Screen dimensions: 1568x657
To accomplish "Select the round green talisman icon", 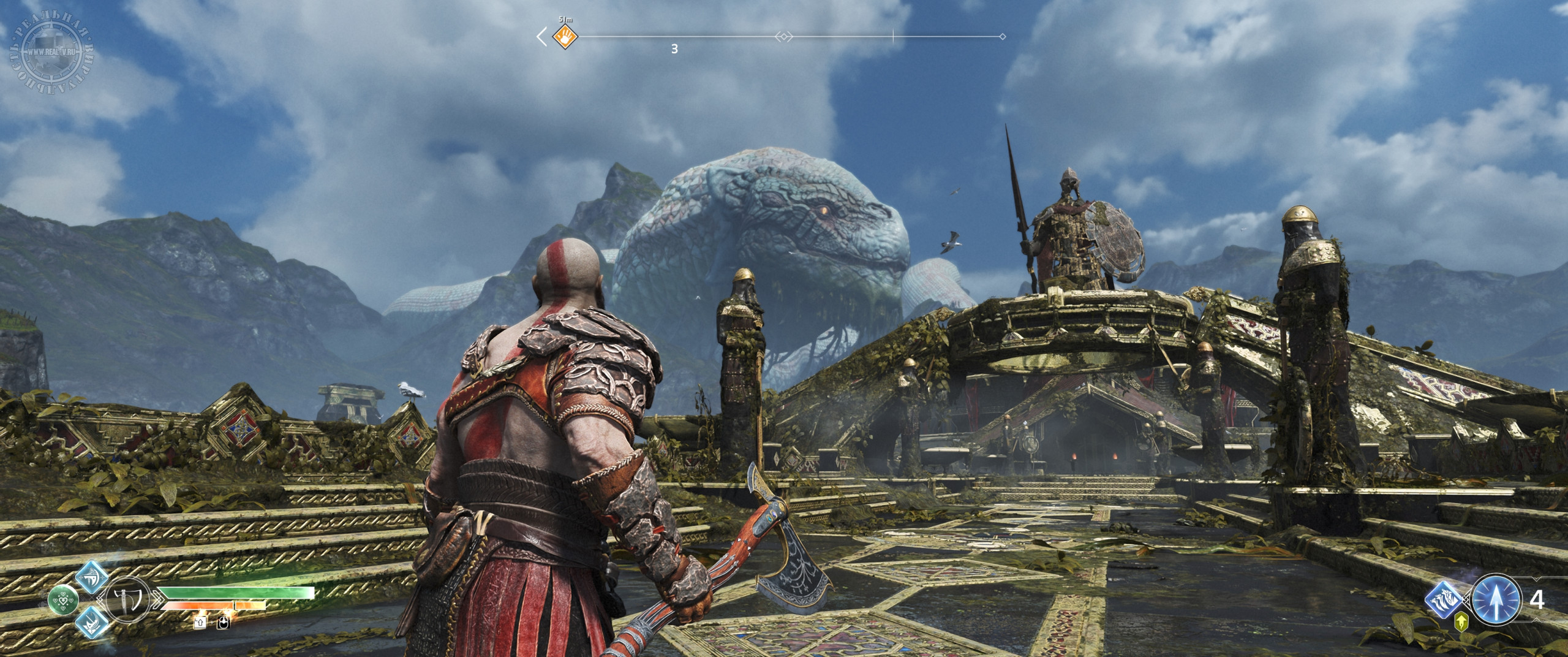I will [x=63, y=599].
